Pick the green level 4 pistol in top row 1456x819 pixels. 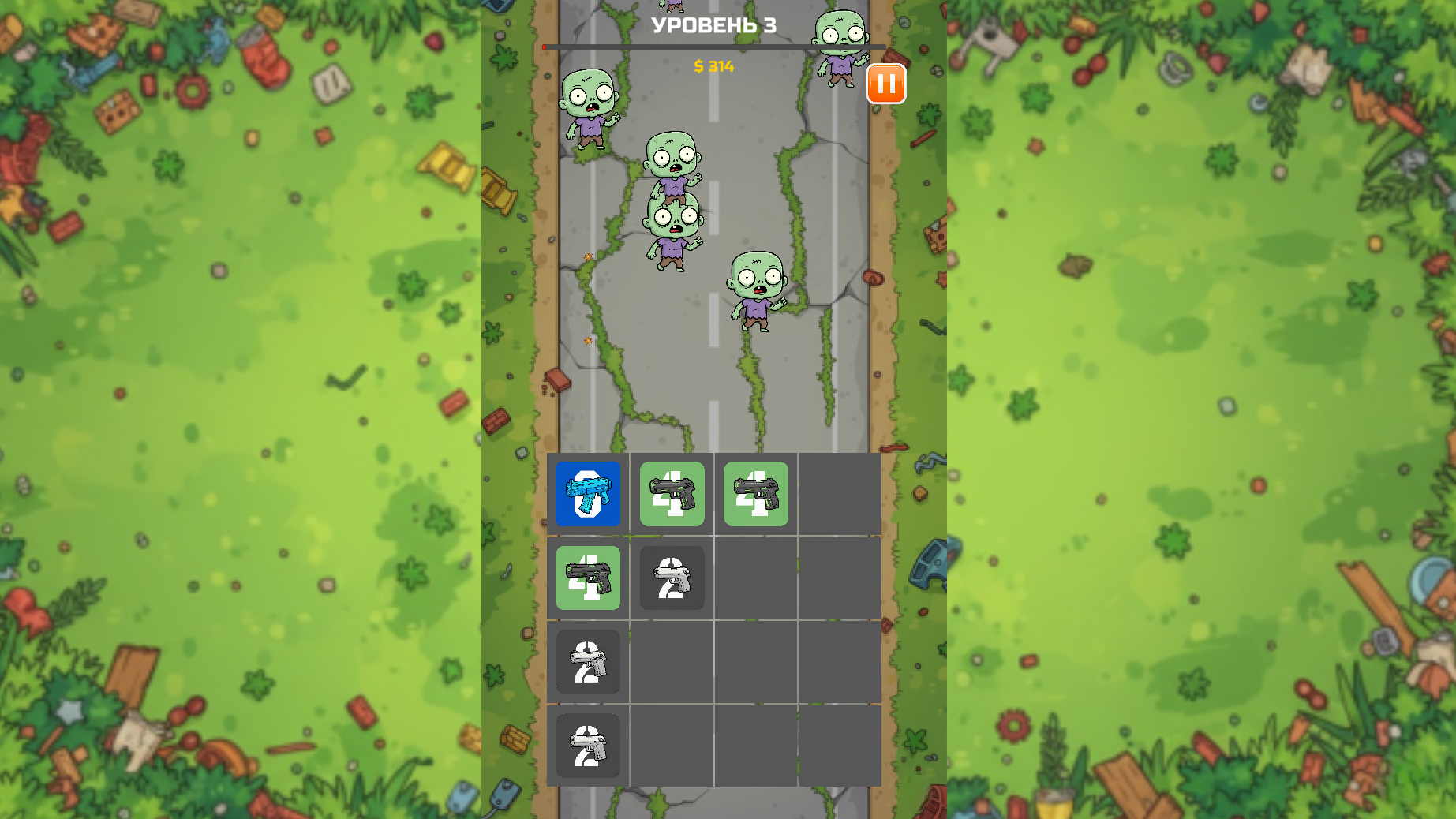click(x=672, y=495)
